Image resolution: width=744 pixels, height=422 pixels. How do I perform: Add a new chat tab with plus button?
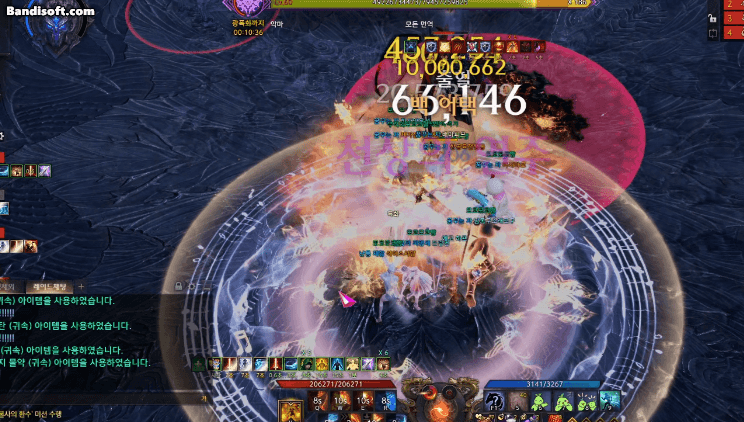[x=81, y=287]
